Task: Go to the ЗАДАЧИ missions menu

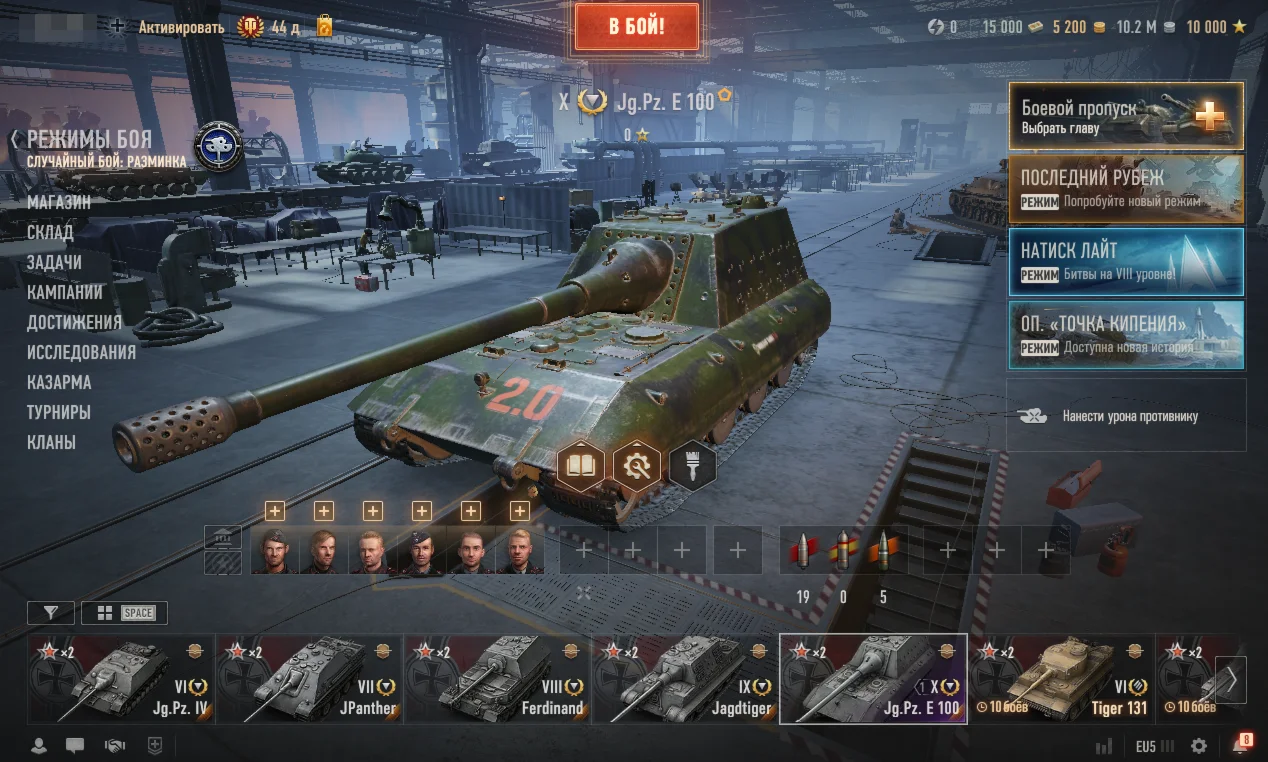Action: 54,262
